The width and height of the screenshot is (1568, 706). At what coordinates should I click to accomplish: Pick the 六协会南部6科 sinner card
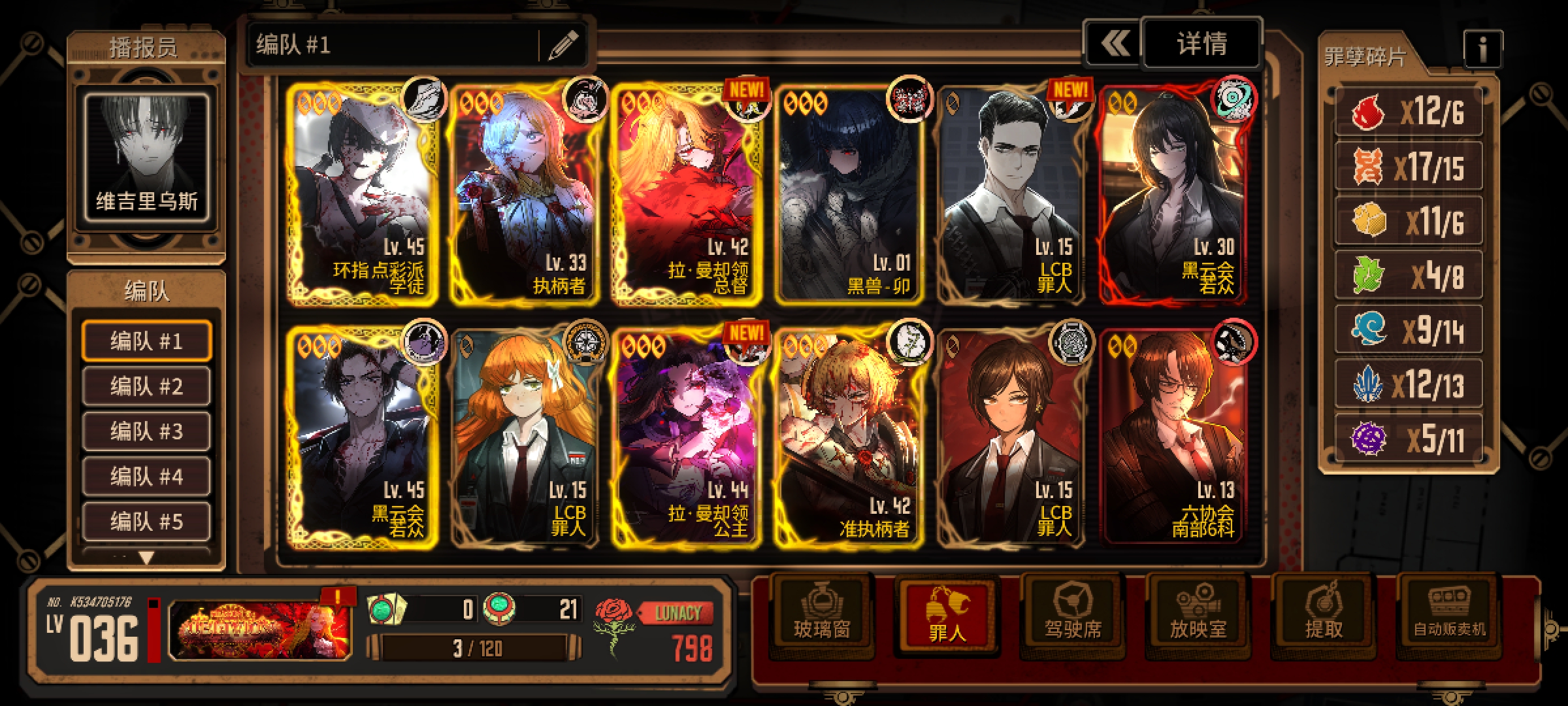click(x=1173, y=438)
